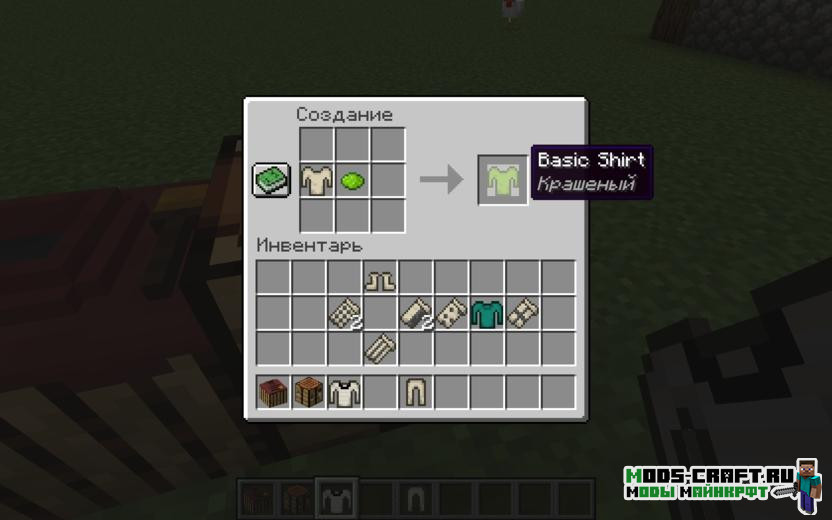The width and height of the screenshot is (832, 520).
Task: Pick up the white shirt in crafting grid
Action: pyautogui.click(x=317, y=181)
